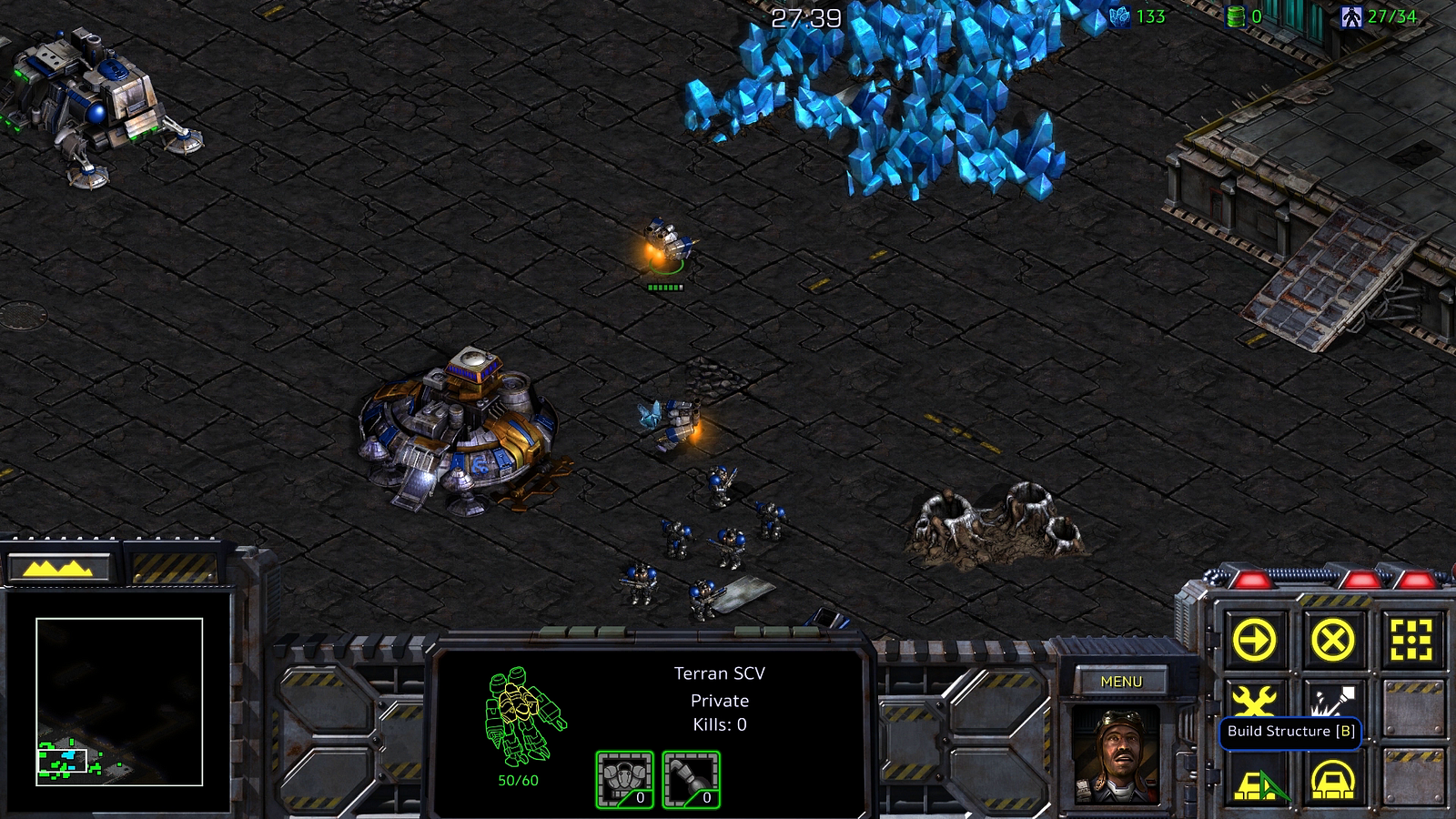Choose the Attack command icon
The height and width of the screenshot is (819, 1456).
tap(1411, 640)
